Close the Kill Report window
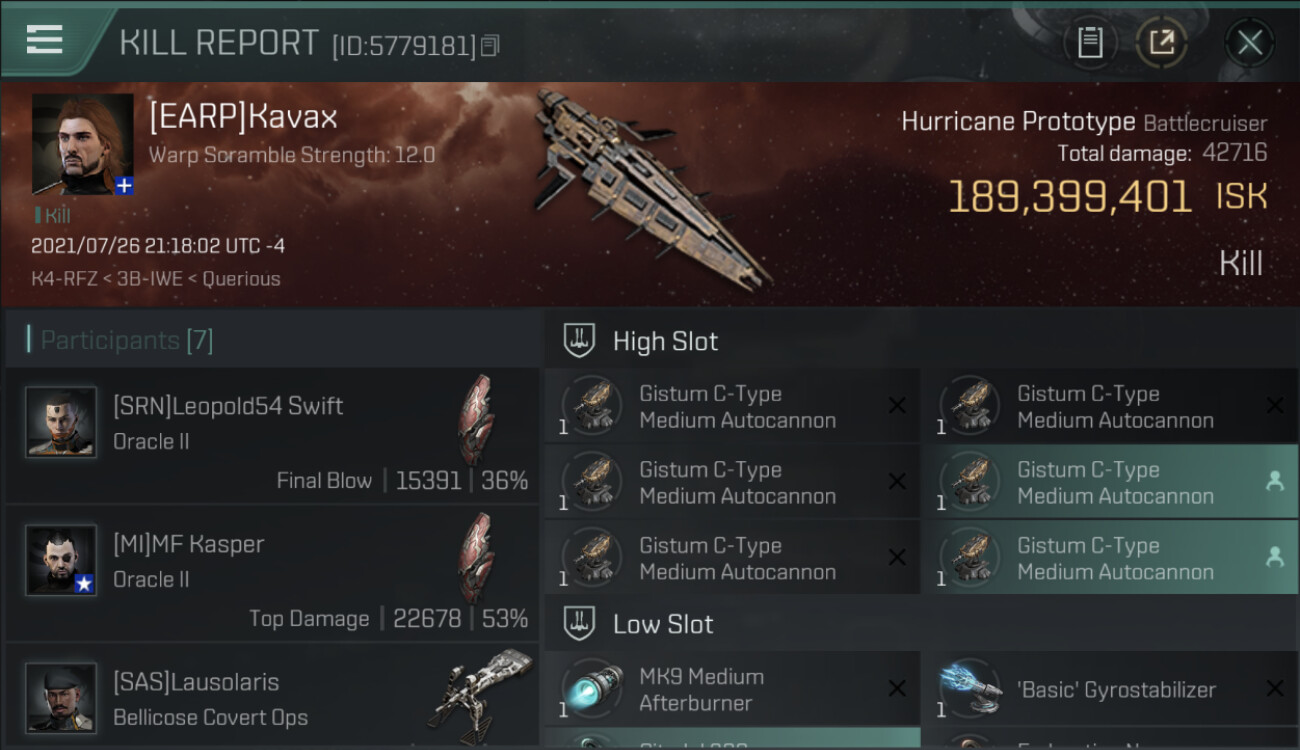This screenshot has width=1300, height=750. point(1249,42)
